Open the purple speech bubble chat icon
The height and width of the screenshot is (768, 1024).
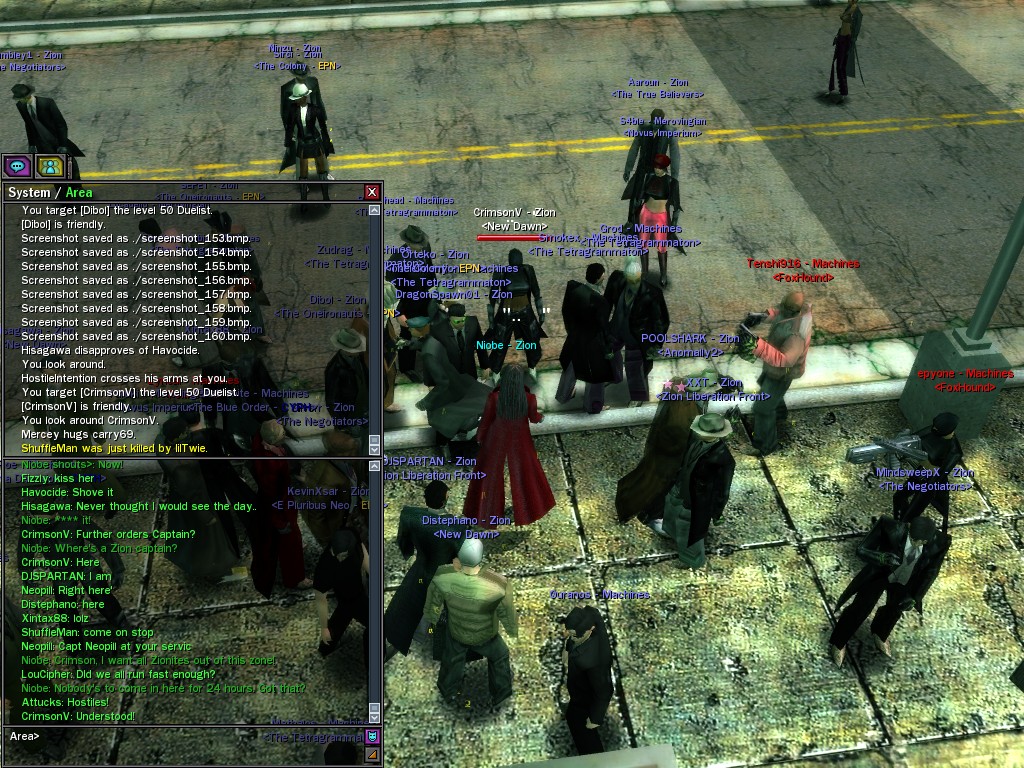tap(17, 166)
